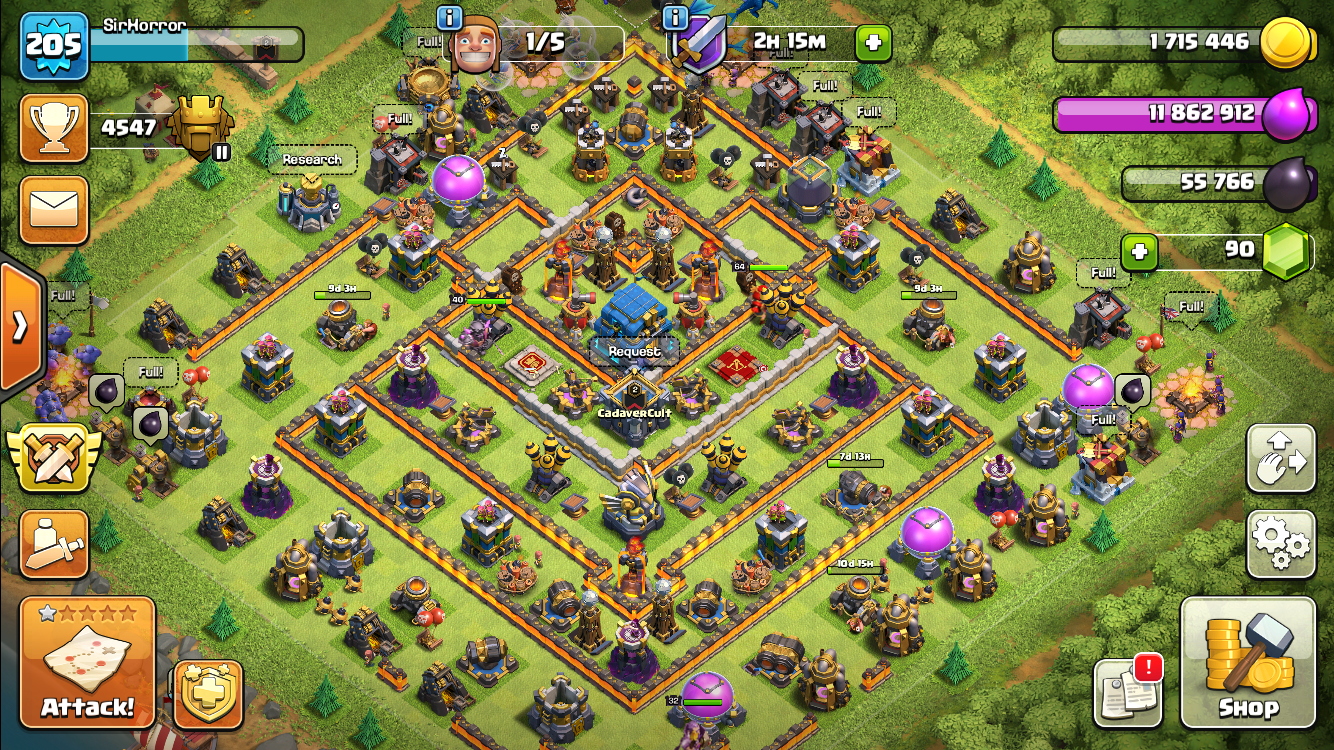Tap the Request troops bubble
The height and width of the screenshot is (750, 1334).
pyautogui.click(x=634, y=352)
